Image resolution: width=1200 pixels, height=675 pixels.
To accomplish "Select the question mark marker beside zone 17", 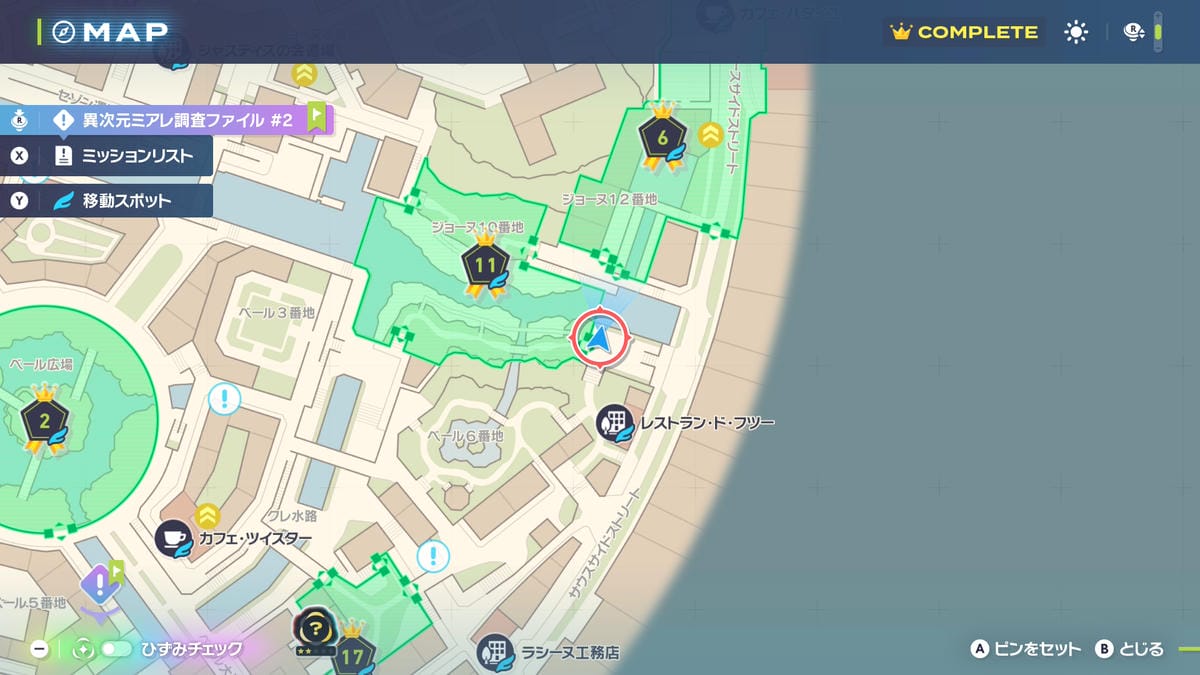I will point(314,628).
